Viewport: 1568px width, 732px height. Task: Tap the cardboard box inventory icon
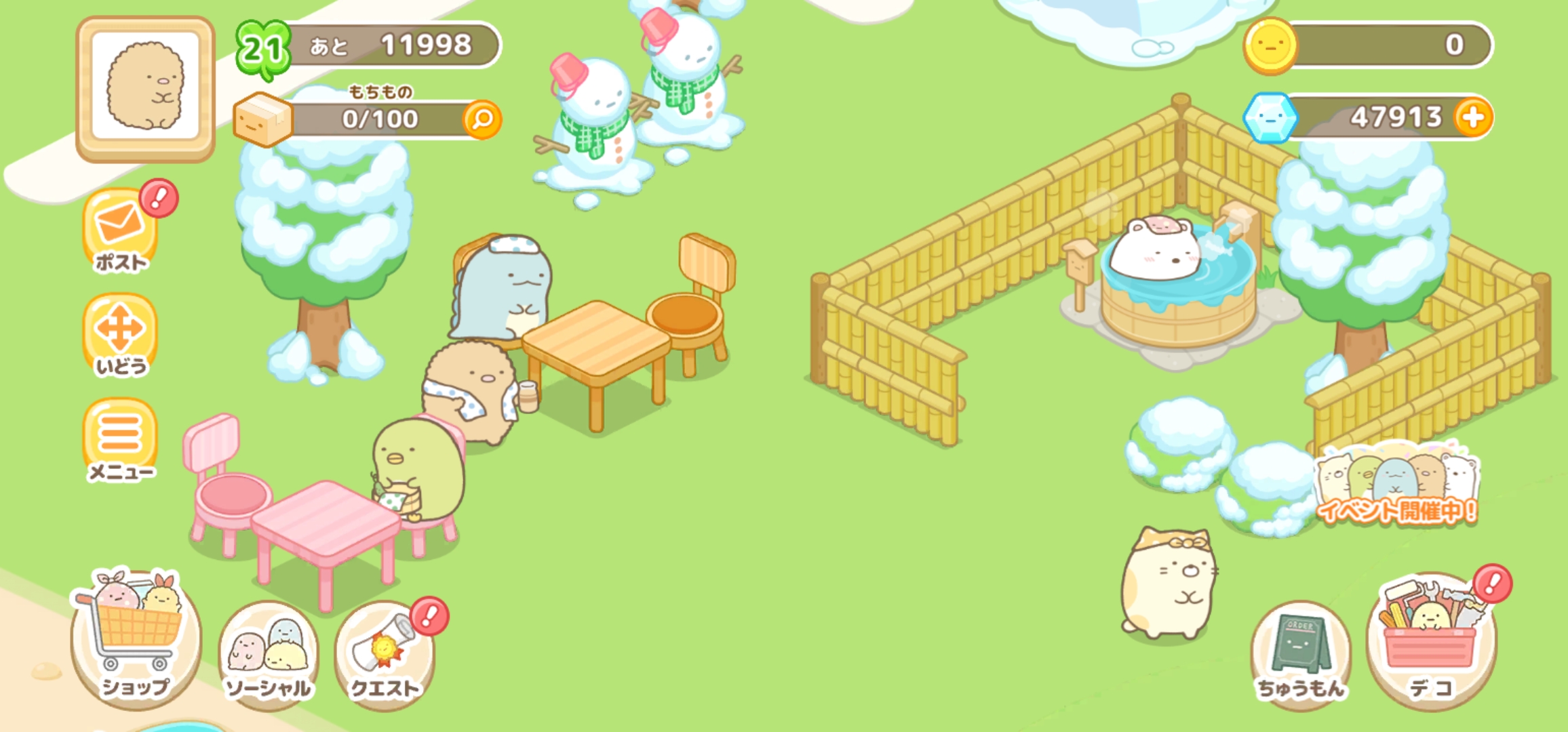(262, 121)
